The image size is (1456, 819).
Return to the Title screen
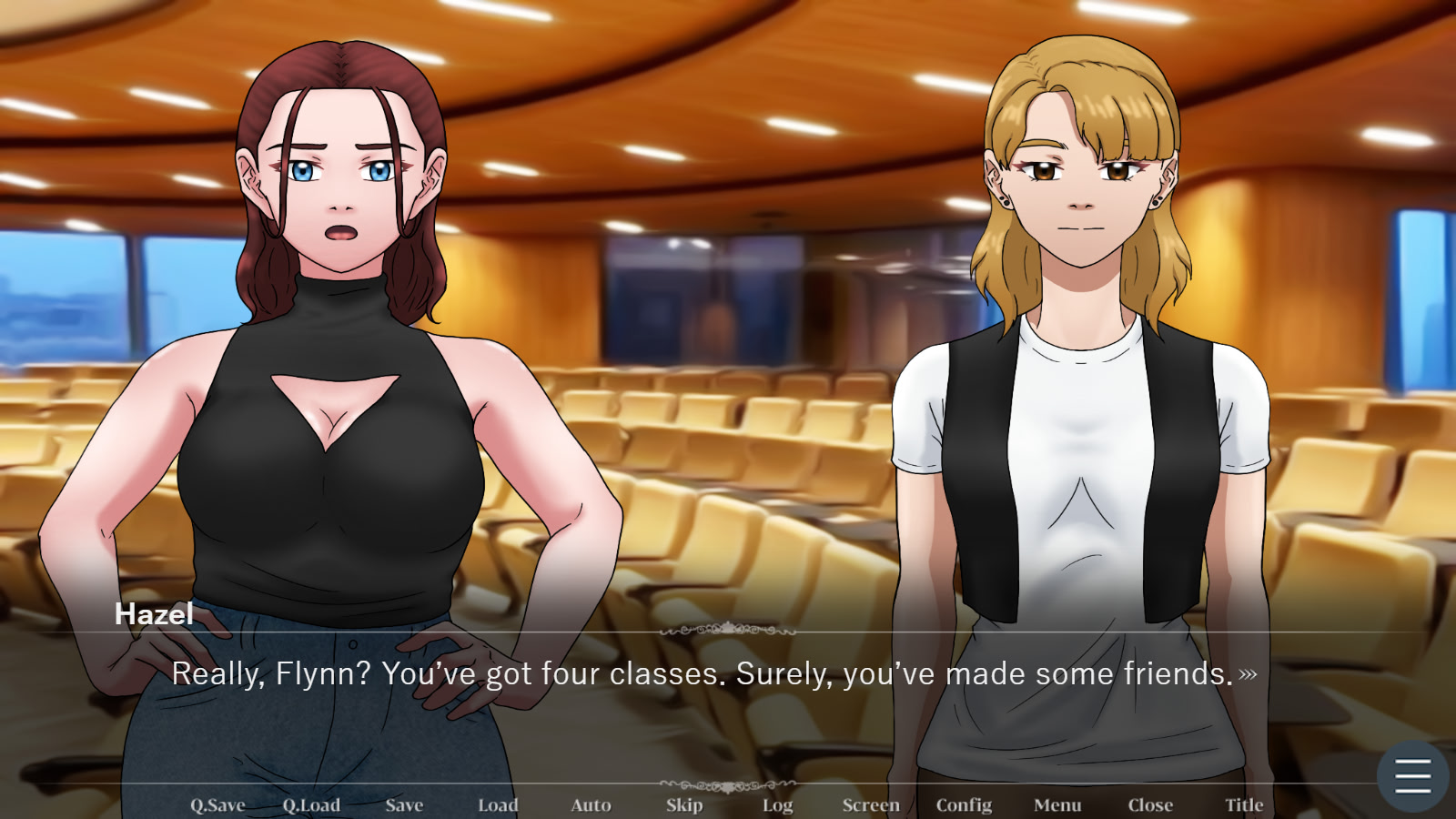pos(1244,804)
